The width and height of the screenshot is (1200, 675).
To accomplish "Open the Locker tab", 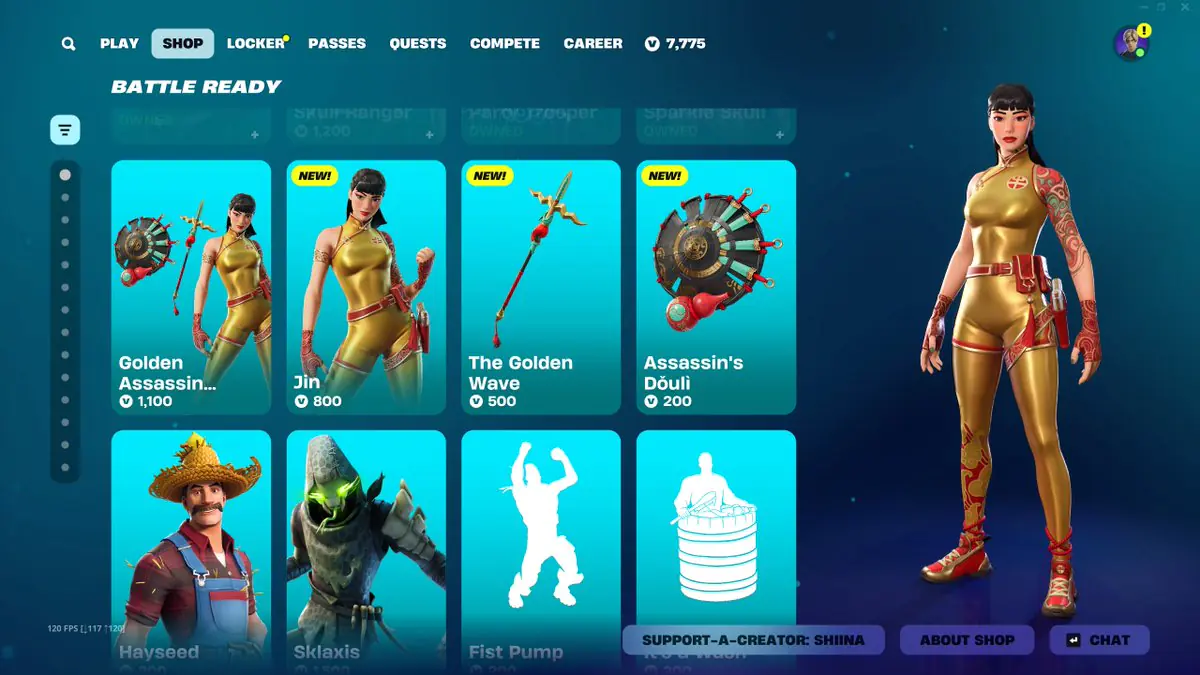I will point(256,44).
